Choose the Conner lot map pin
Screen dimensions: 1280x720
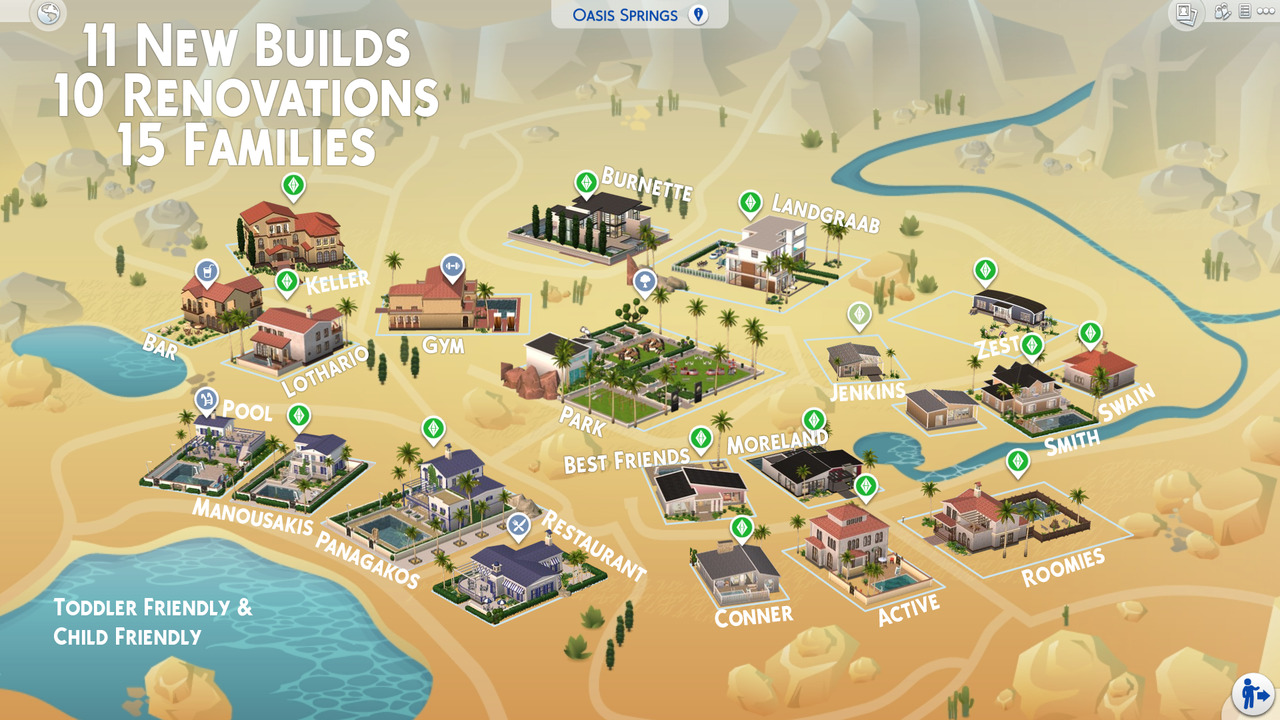coord(741,528)
